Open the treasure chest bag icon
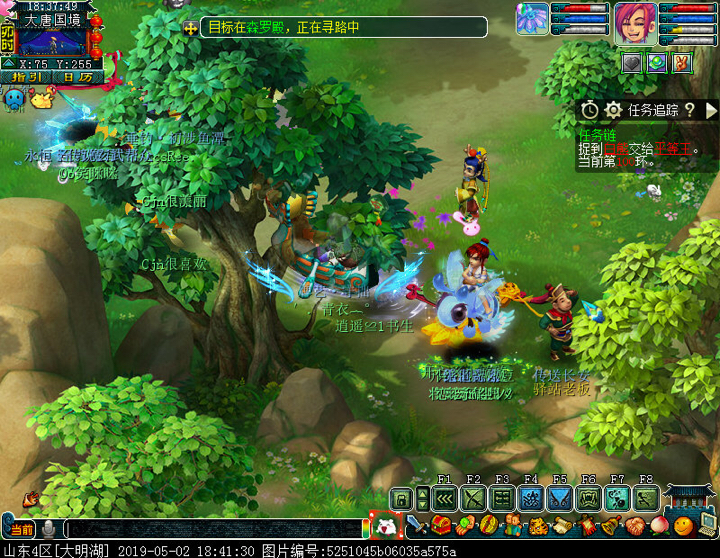 (440, 525)
